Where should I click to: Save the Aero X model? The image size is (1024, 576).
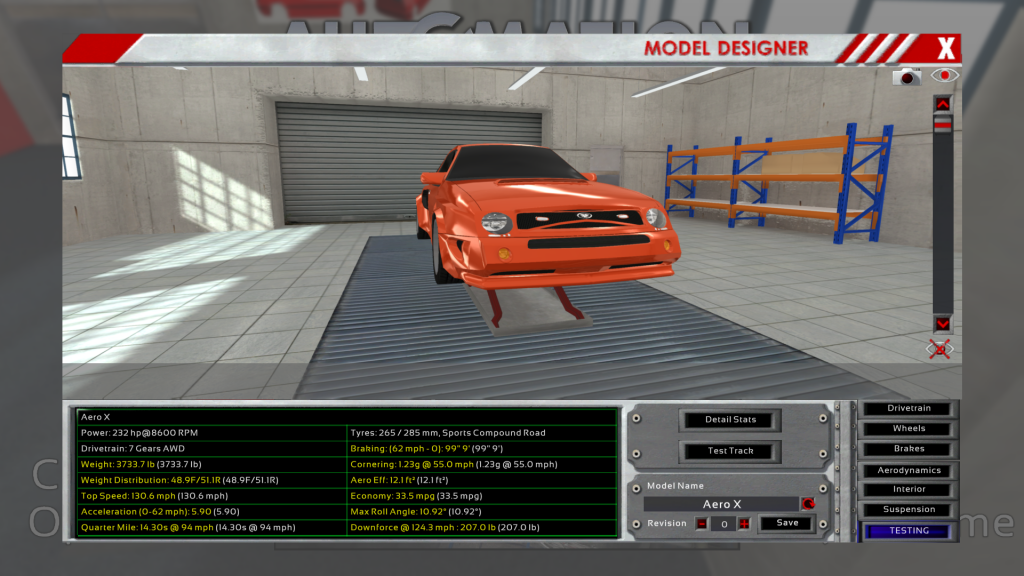click(787, 523)
